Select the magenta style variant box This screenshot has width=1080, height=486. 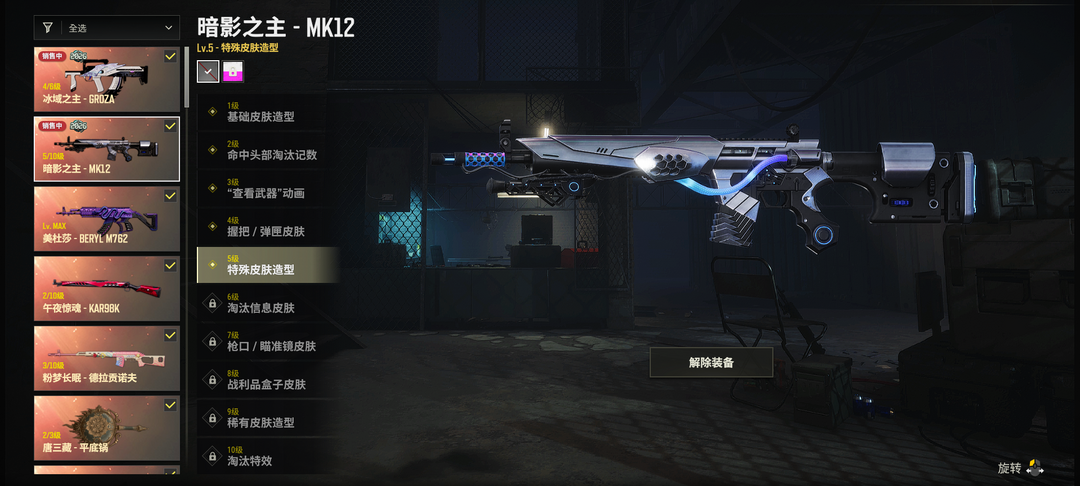coord(233,71)
